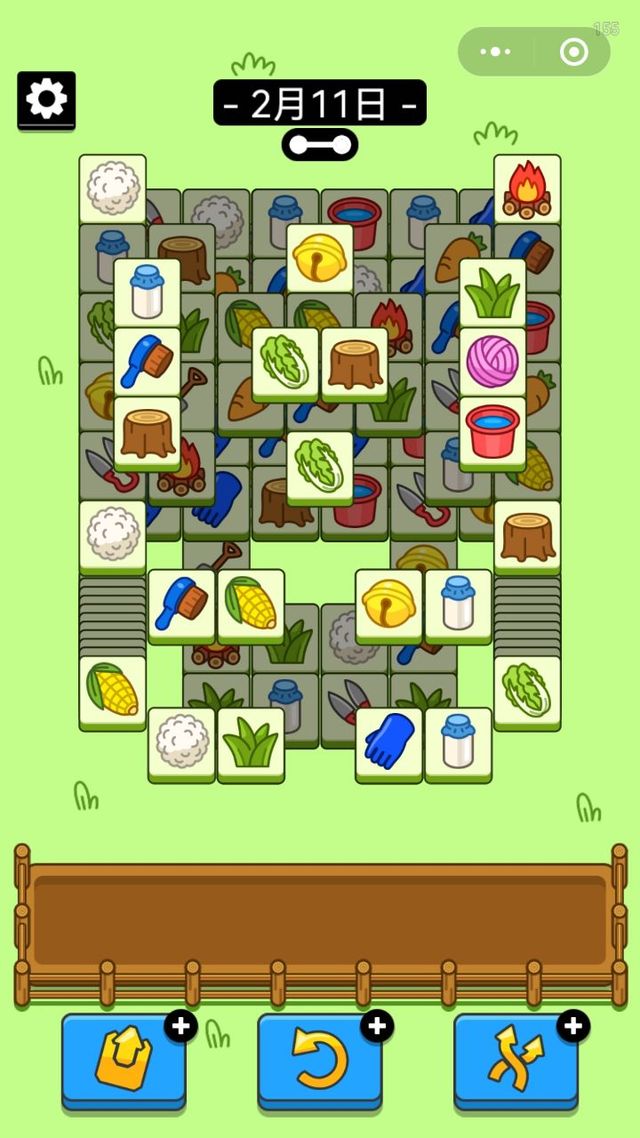
Task: Pick the corn tile beside the blue brush
Action: click(251, 603)
